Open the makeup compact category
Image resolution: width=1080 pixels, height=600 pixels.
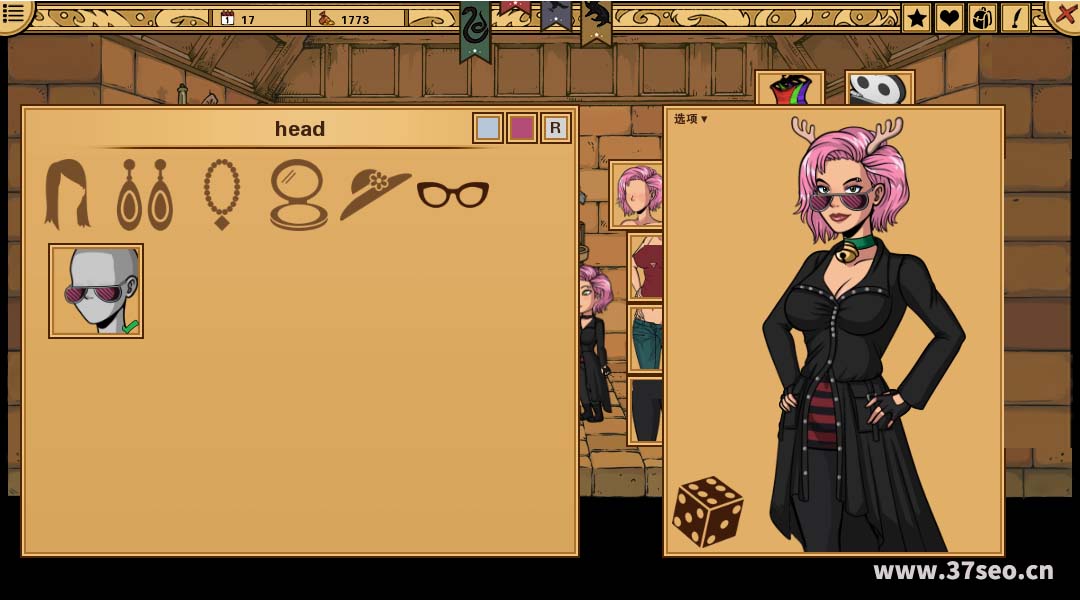298,194
